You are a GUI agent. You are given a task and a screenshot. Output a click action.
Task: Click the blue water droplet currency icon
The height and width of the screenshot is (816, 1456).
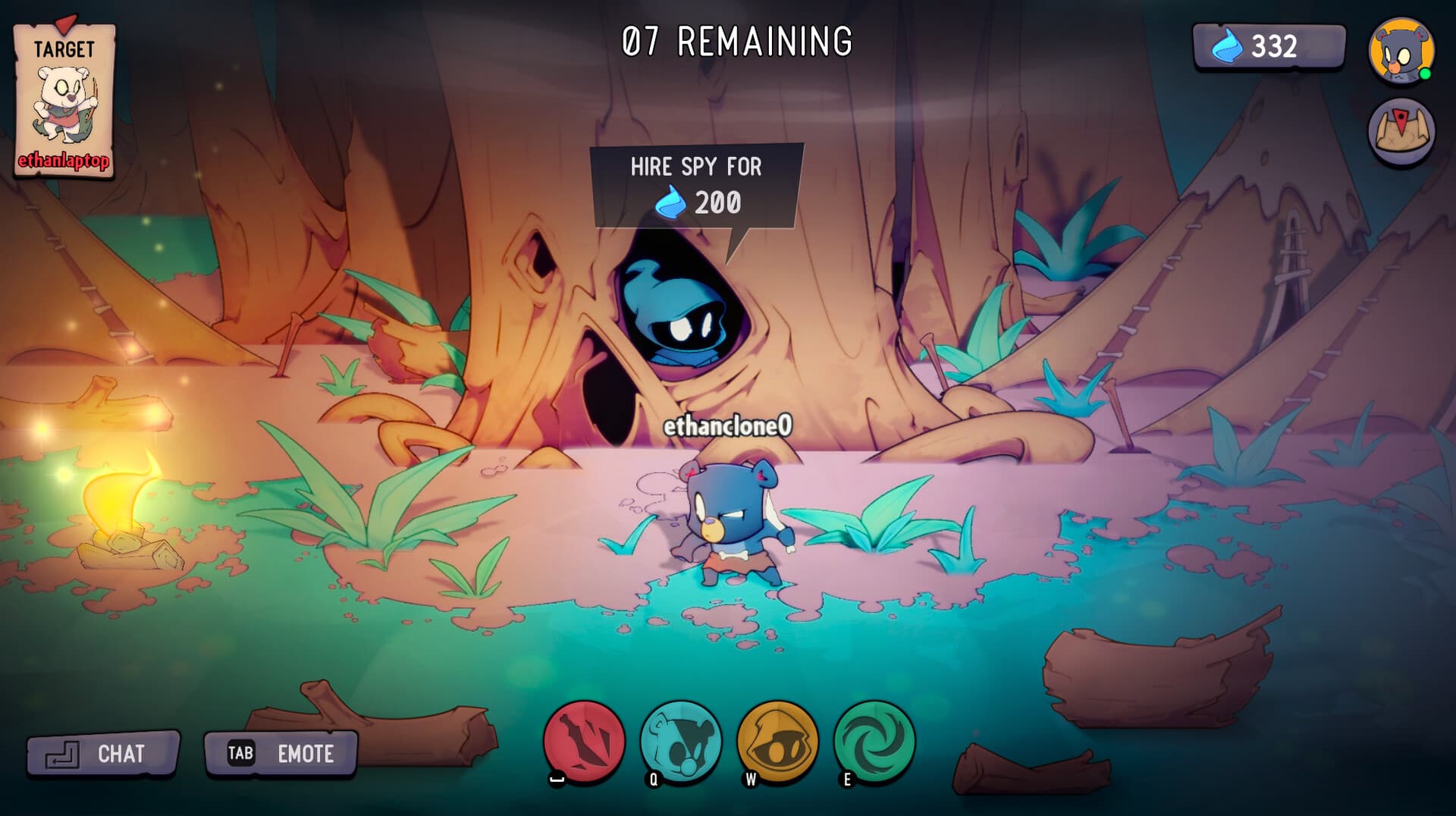[1228, 48]
